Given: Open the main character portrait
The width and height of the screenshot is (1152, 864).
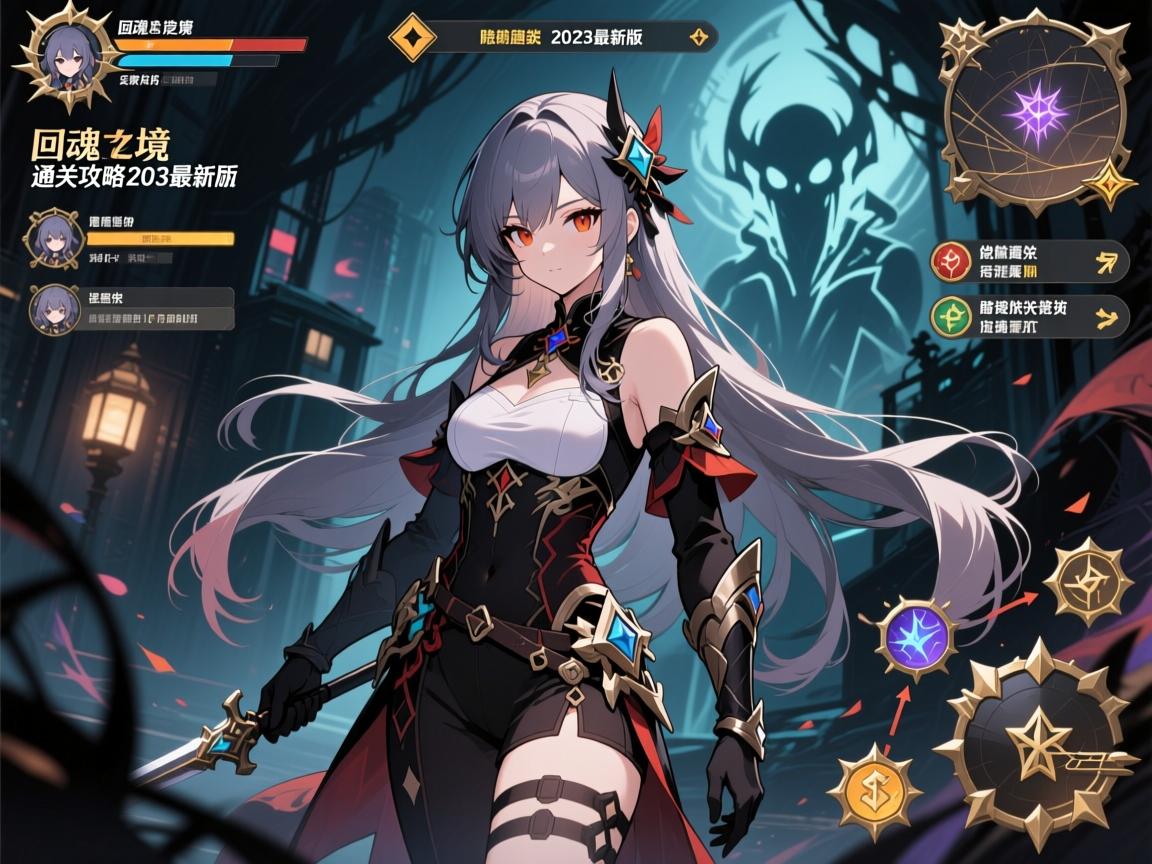Looking at the screenshot, I should tap(67, 56).
